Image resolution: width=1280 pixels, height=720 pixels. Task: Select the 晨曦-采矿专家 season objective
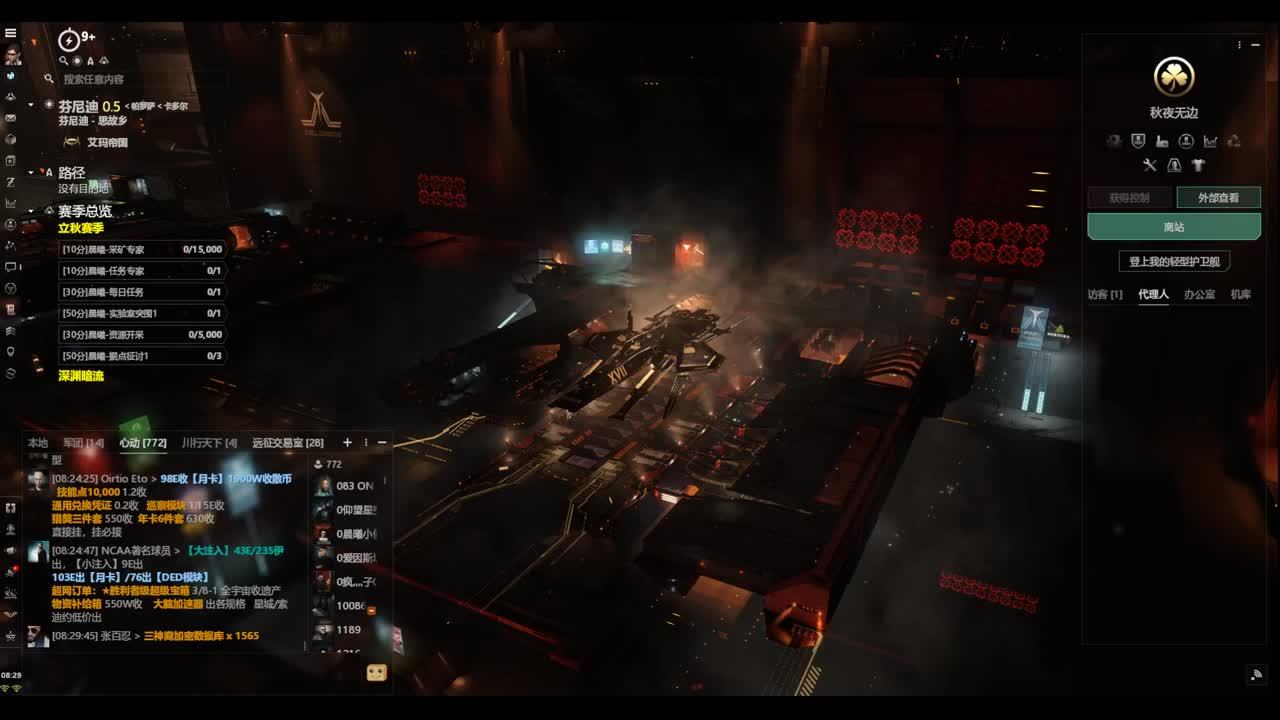(x=141, y=249)
